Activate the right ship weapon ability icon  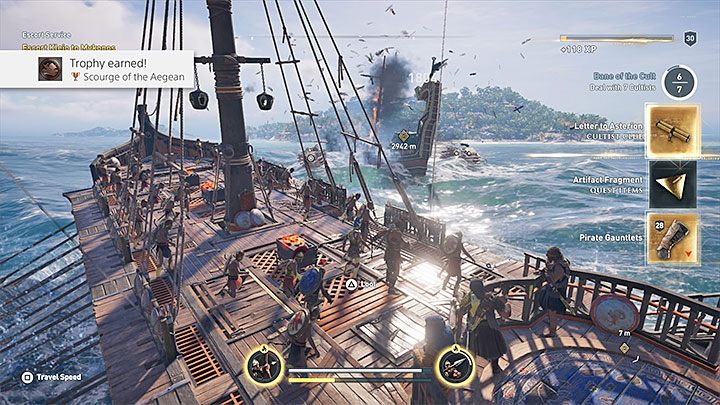(453, 367)
